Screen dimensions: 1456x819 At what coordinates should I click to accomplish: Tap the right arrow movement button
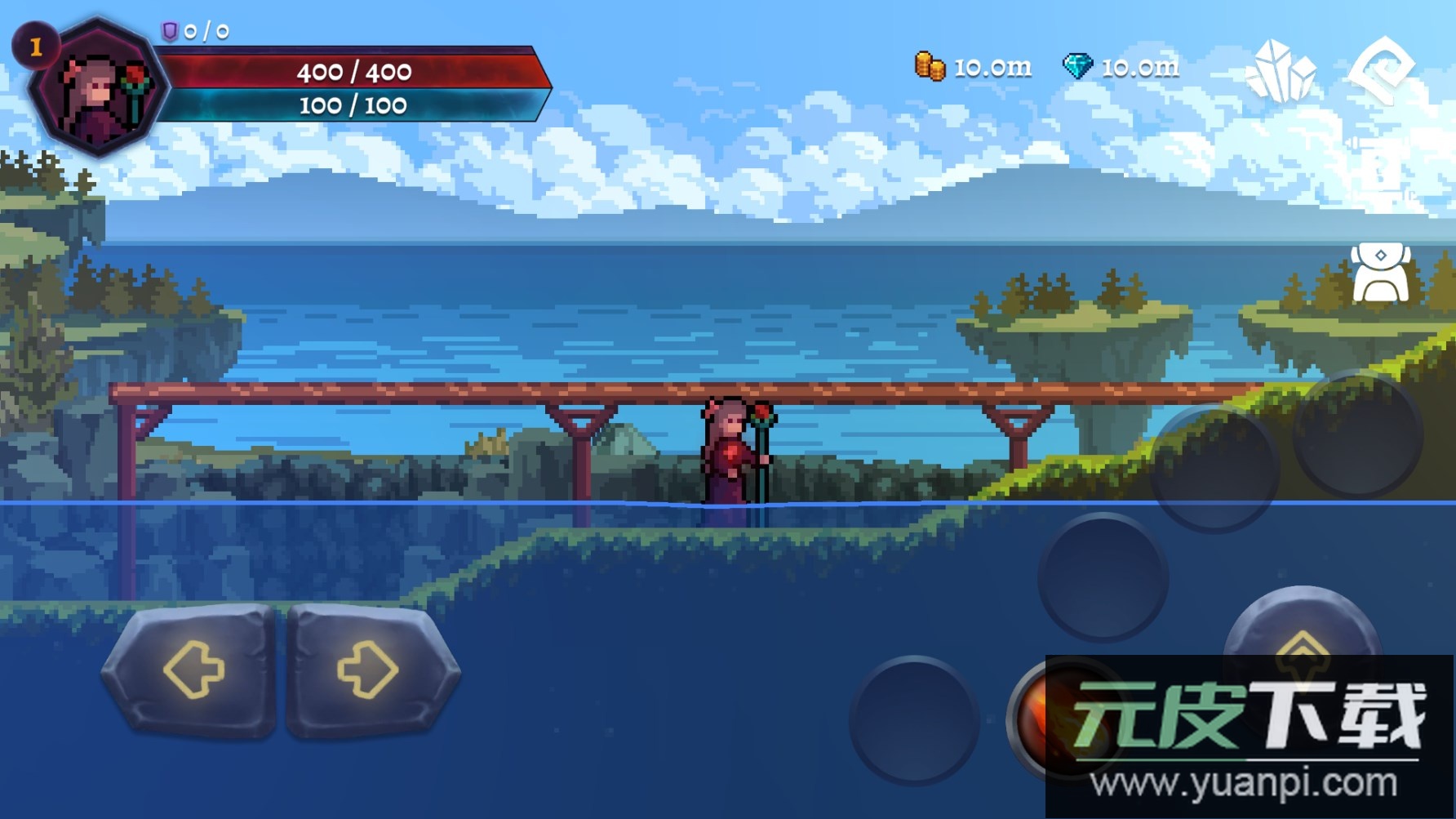370,670
